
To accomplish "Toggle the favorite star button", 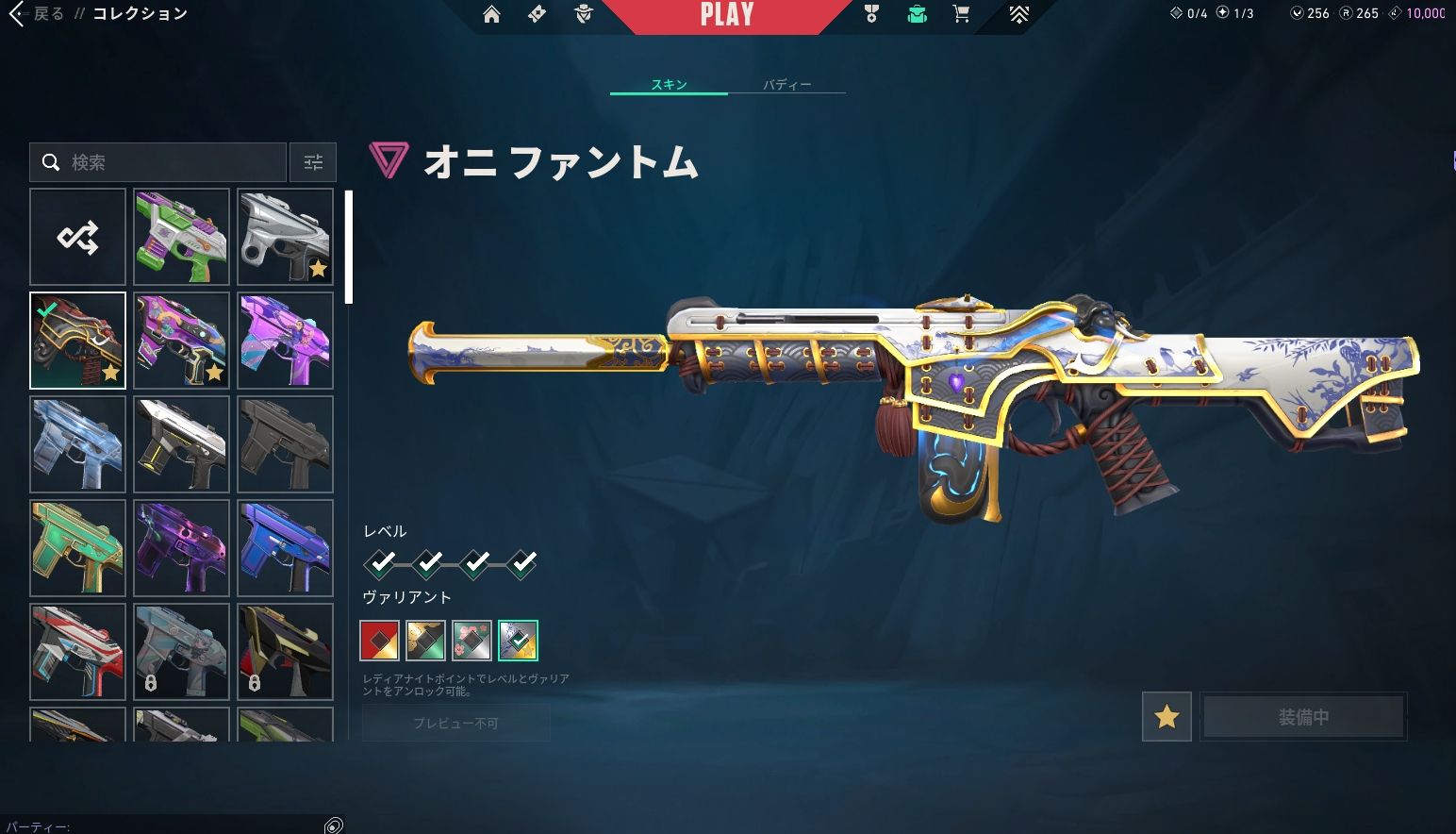I will (x=1166, y=717).
